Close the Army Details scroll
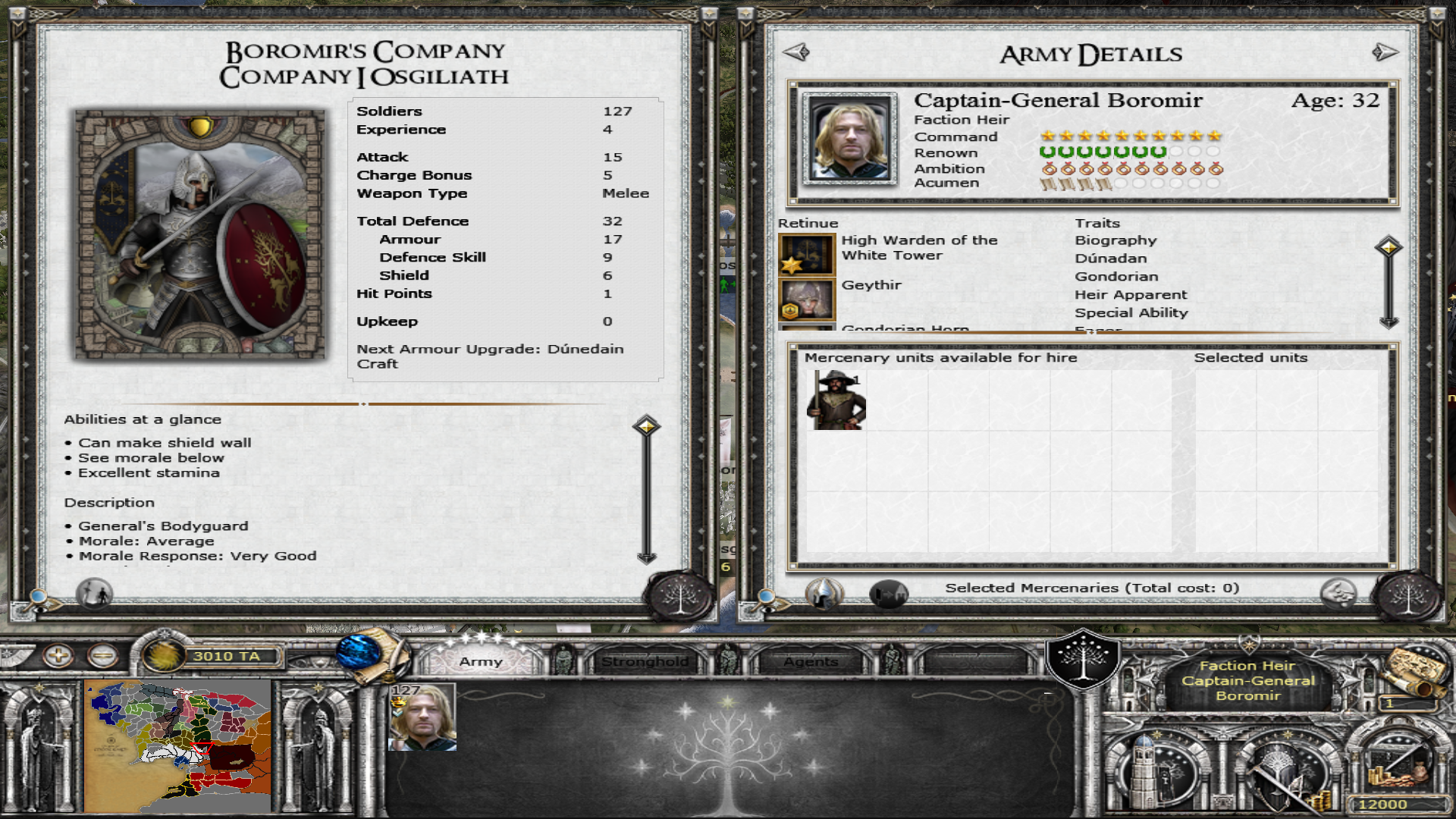1456x819 pixels. tap(1409, 596)
